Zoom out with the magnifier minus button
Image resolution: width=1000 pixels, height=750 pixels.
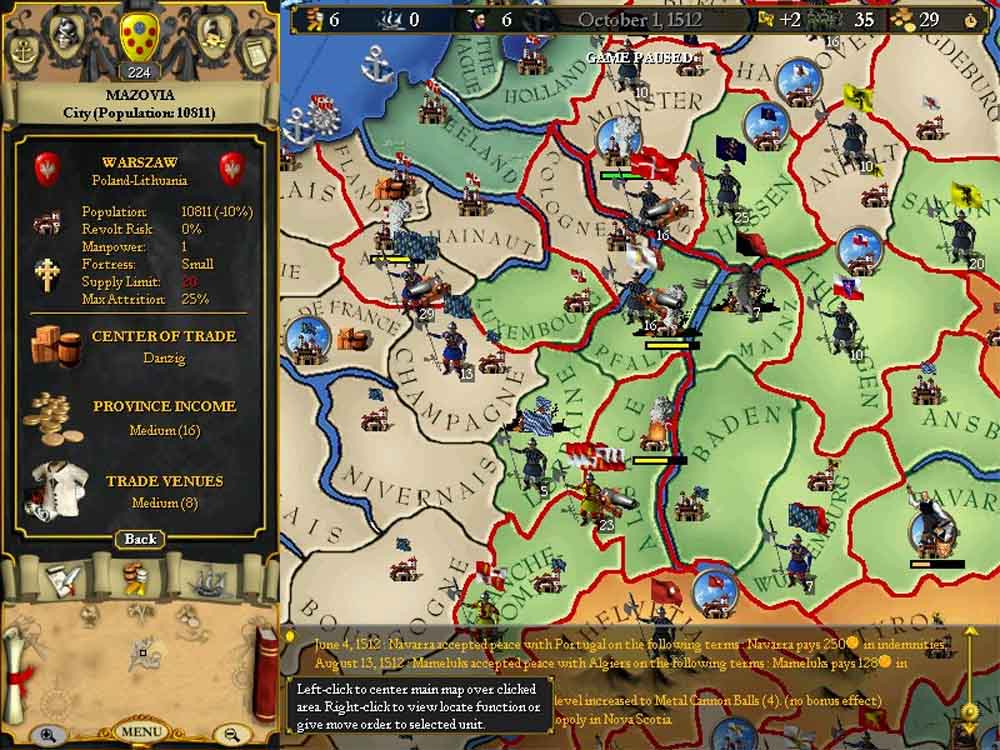coord(232,734)
